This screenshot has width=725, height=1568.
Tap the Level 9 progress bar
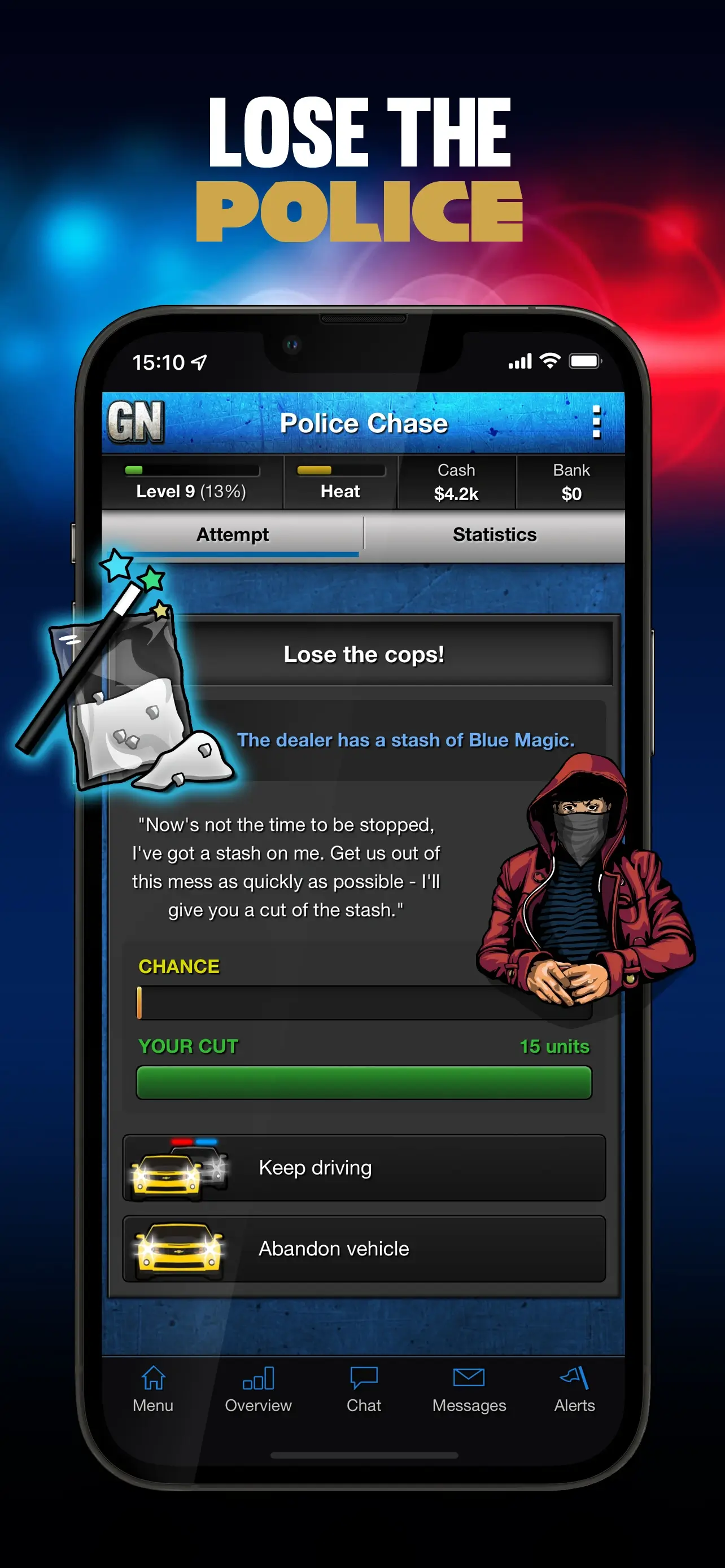194,470
